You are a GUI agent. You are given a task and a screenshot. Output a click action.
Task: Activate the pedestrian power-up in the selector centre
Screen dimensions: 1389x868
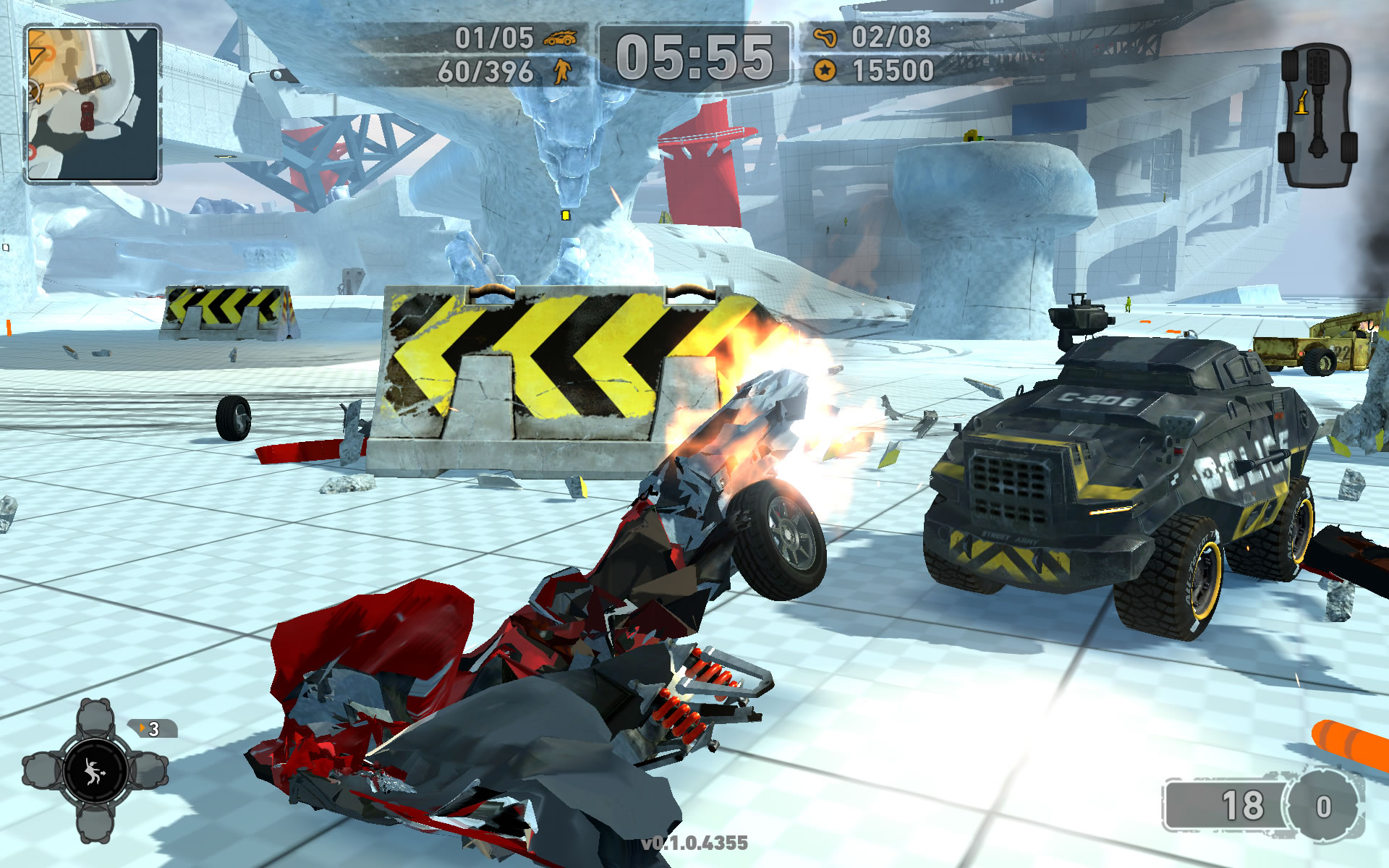point(94,772)
